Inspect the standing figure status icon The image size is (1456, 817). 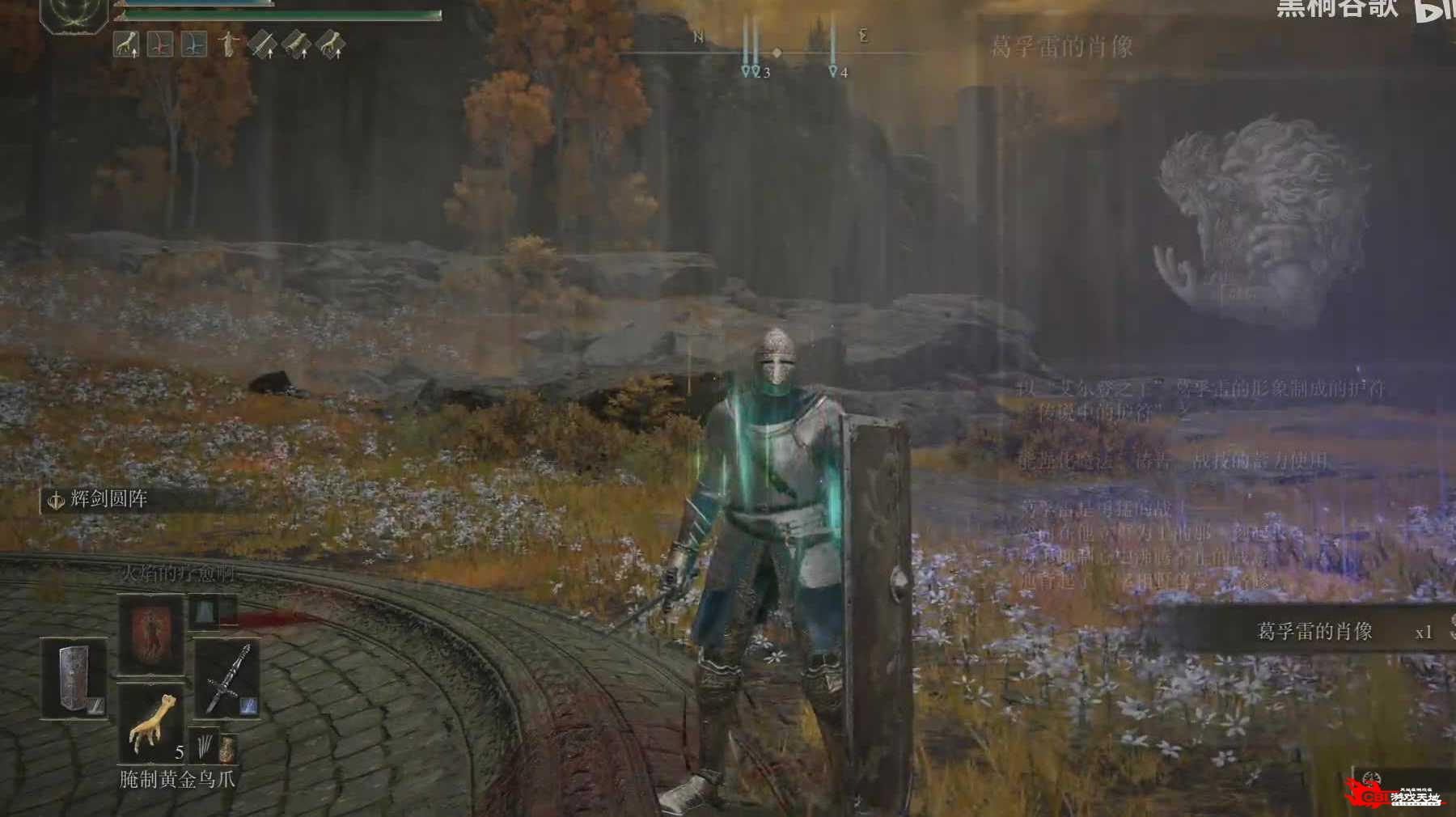point(229,44)
